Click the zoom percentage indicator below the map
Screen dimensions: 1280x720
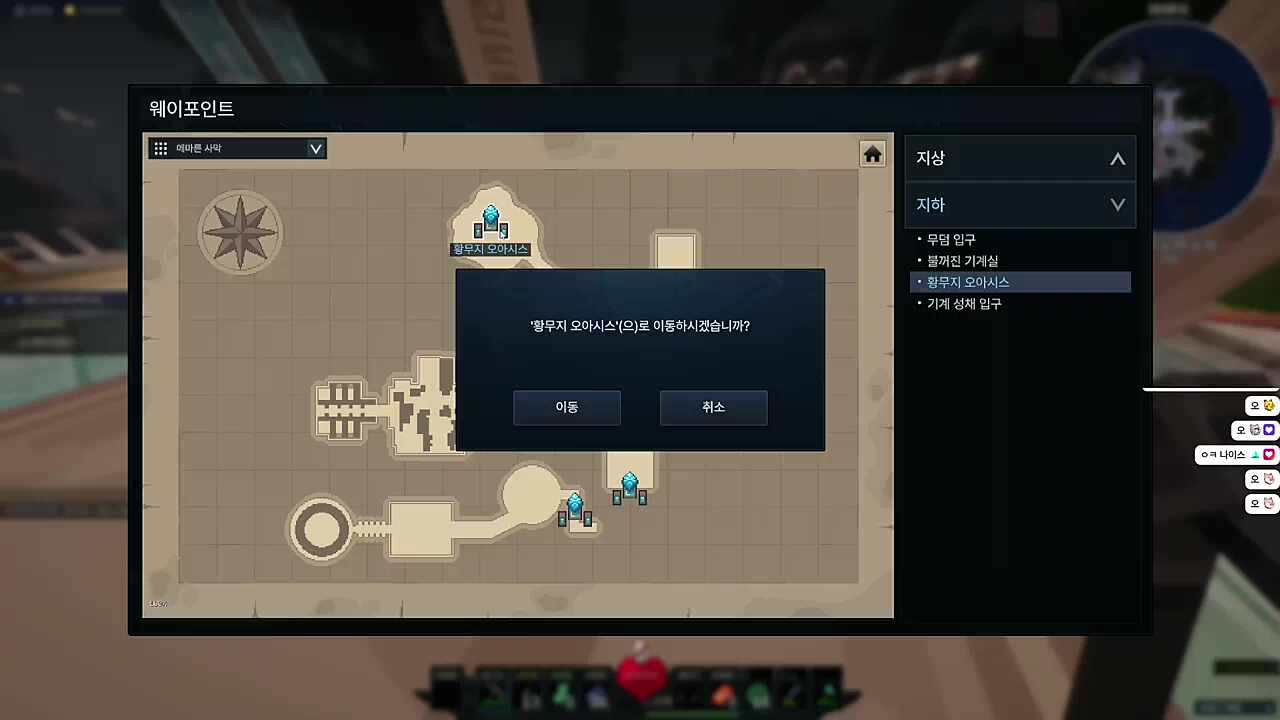158,603
